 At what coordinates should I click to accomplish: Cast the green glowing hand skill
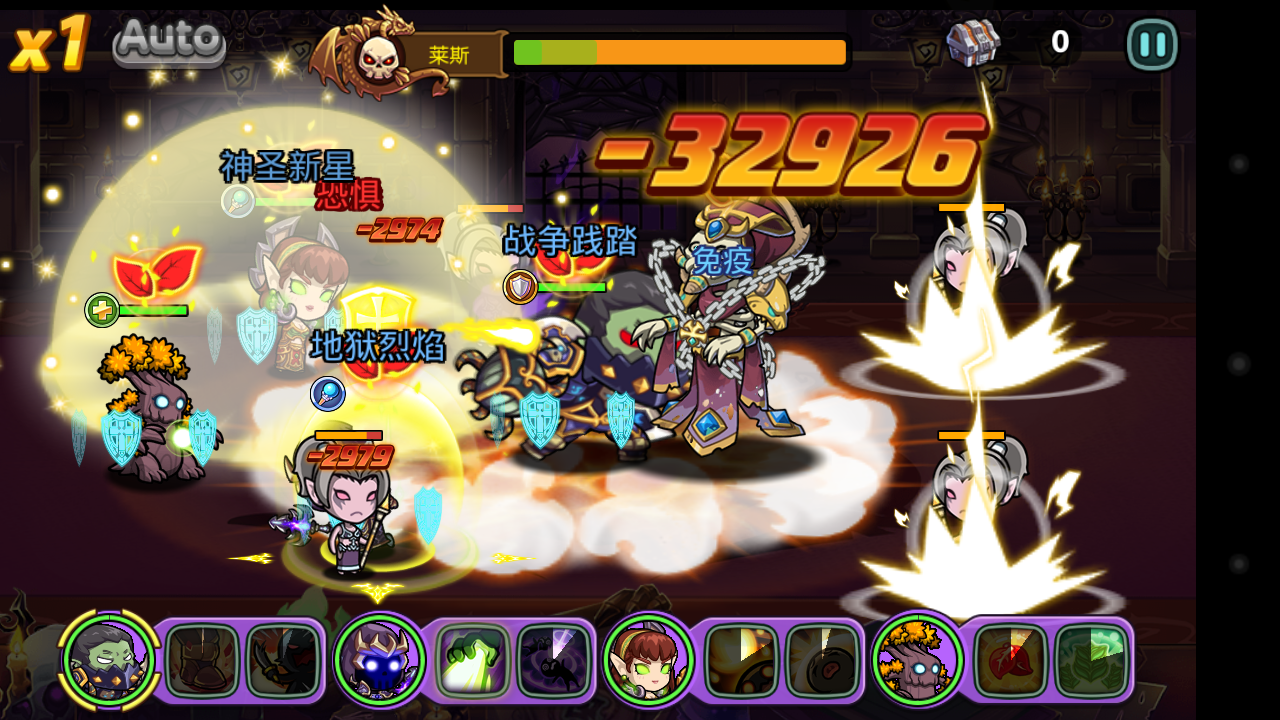473,661
